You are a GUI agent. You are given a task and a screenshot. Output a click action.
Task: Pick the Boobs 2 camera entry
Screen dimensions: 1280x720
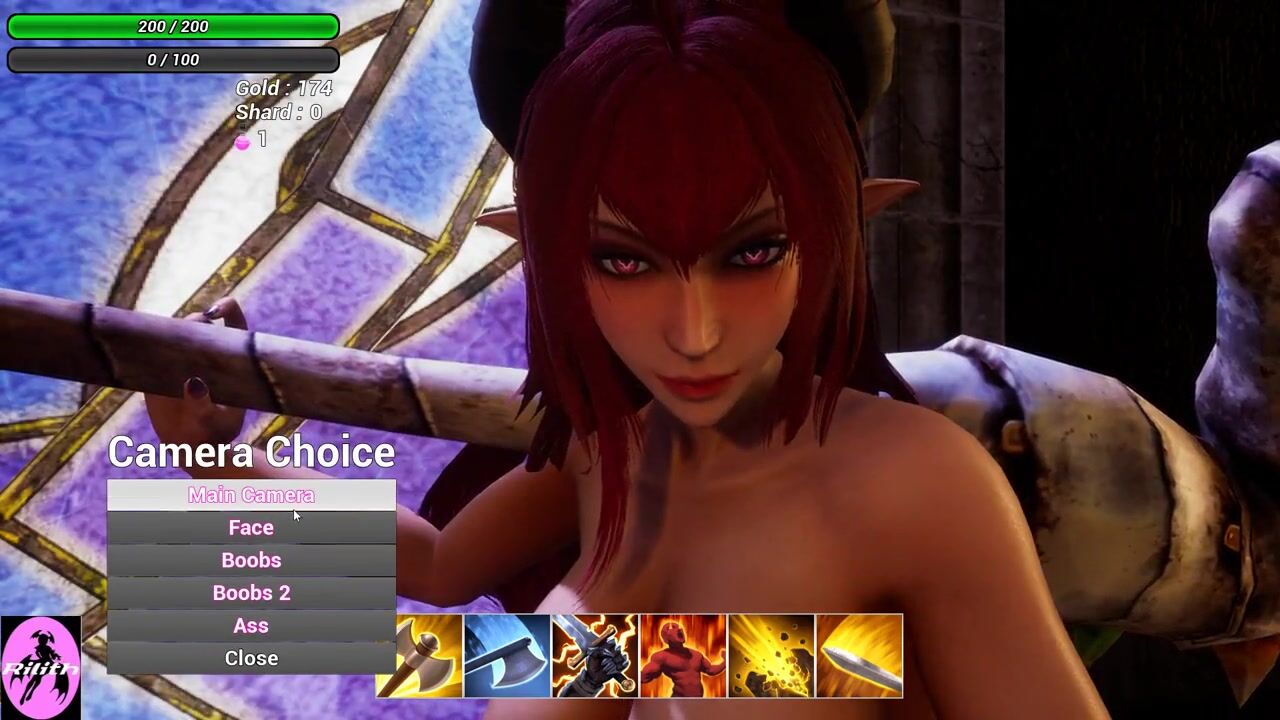[251, 593]
